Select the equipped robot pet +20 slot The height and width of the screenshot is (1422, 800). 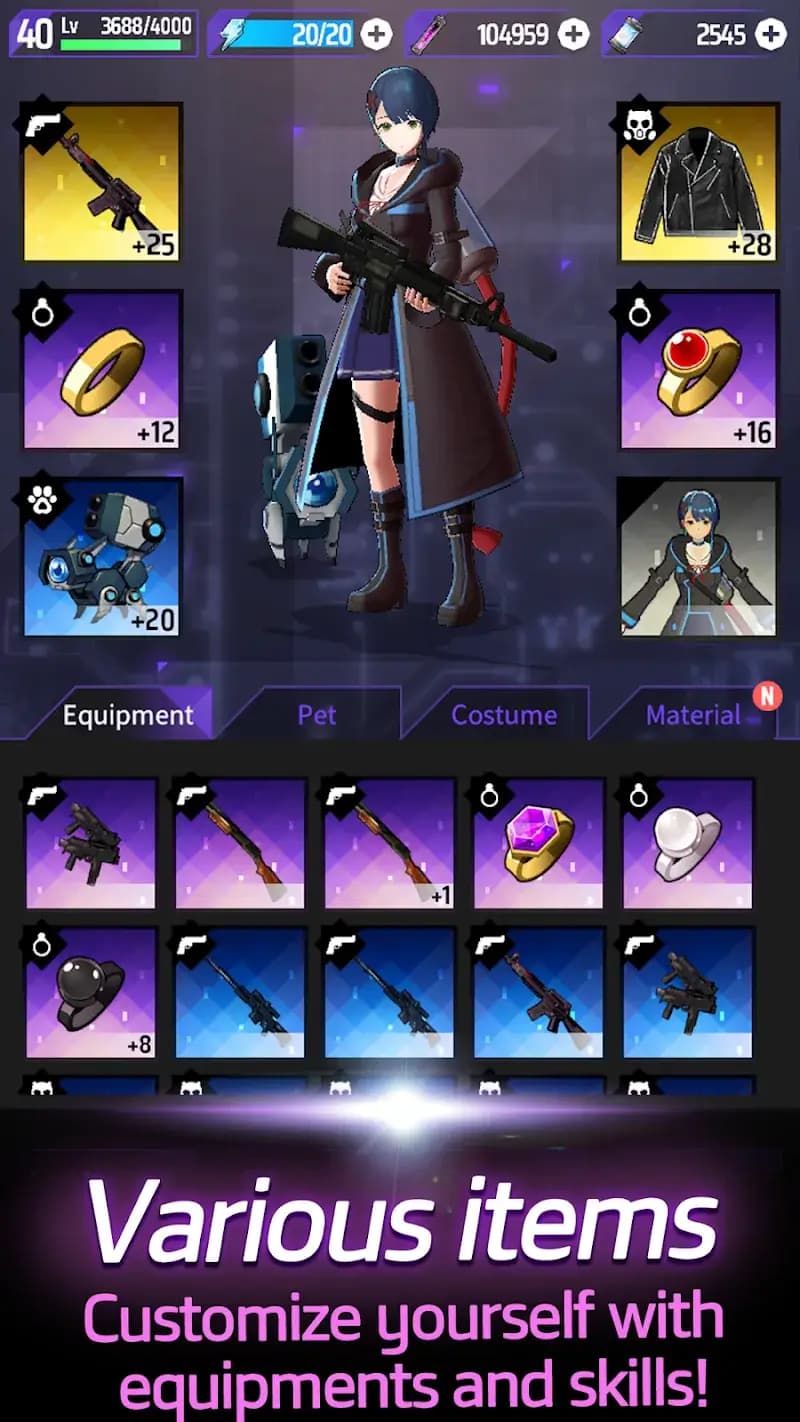click(x=102, y=556)
